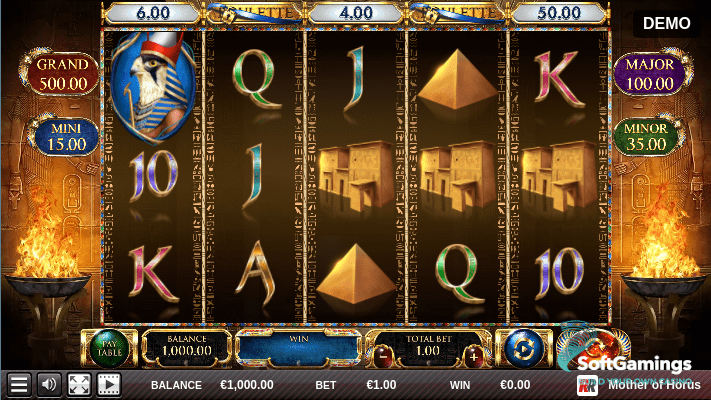
Task: Spin the reels with the scarab button
Action: pyautogui.click(x=590, y=345)
